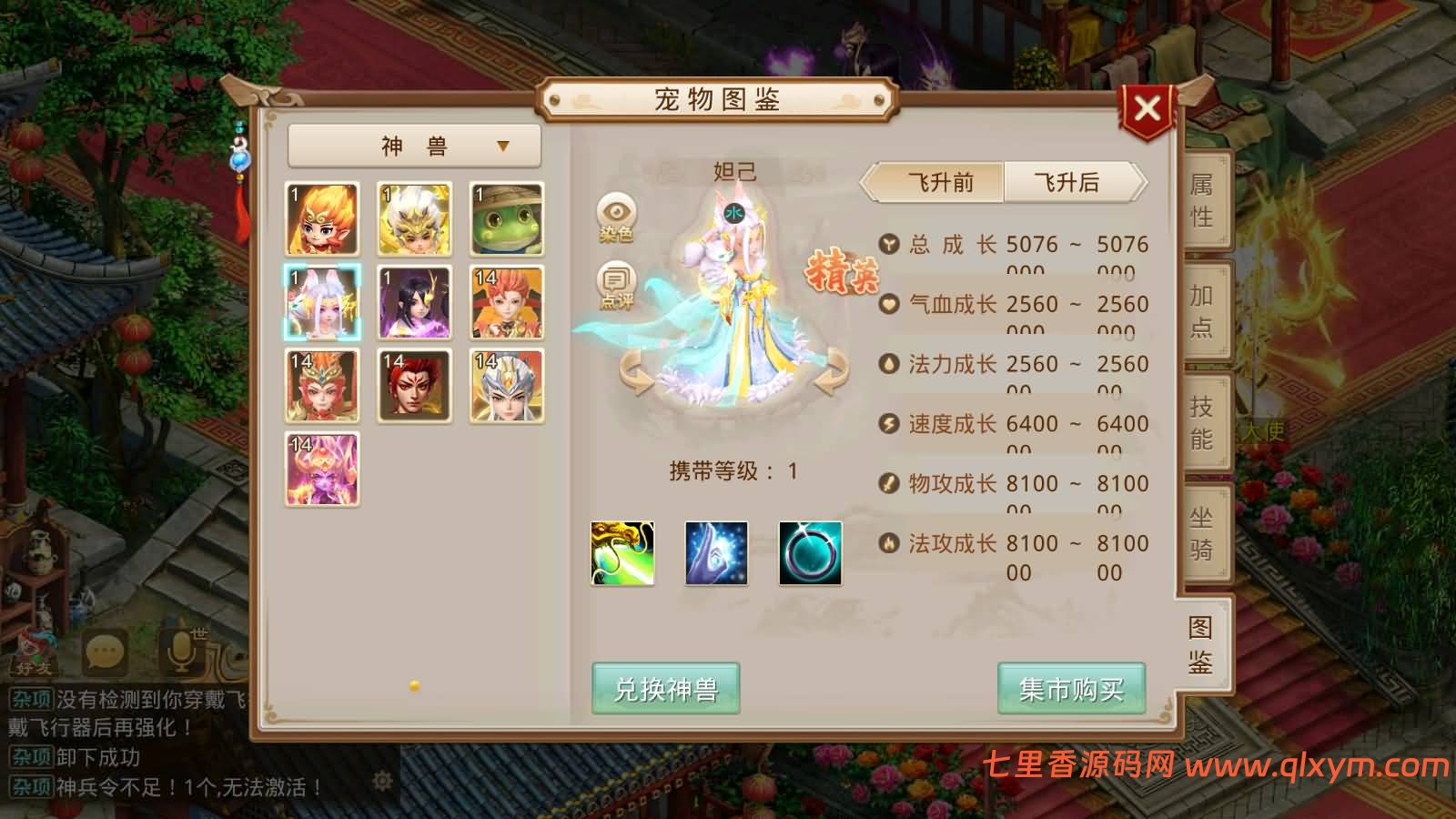Open the 坐骑 sidebar tab

pyautogui.click(x=1200, y=536)
